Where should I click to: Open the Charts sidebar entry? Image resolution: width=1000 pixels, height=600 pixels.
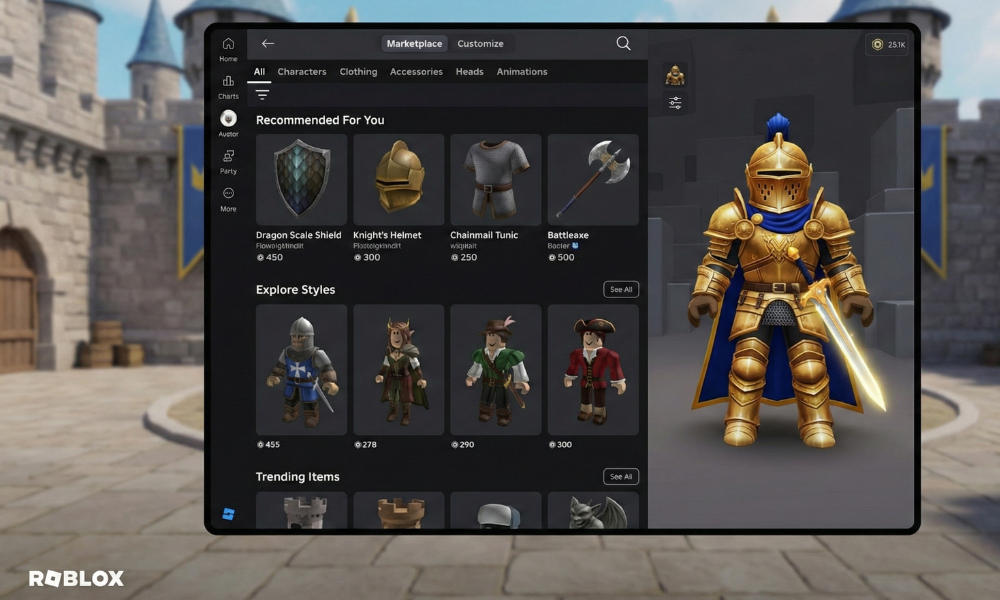tap(228, 86)
